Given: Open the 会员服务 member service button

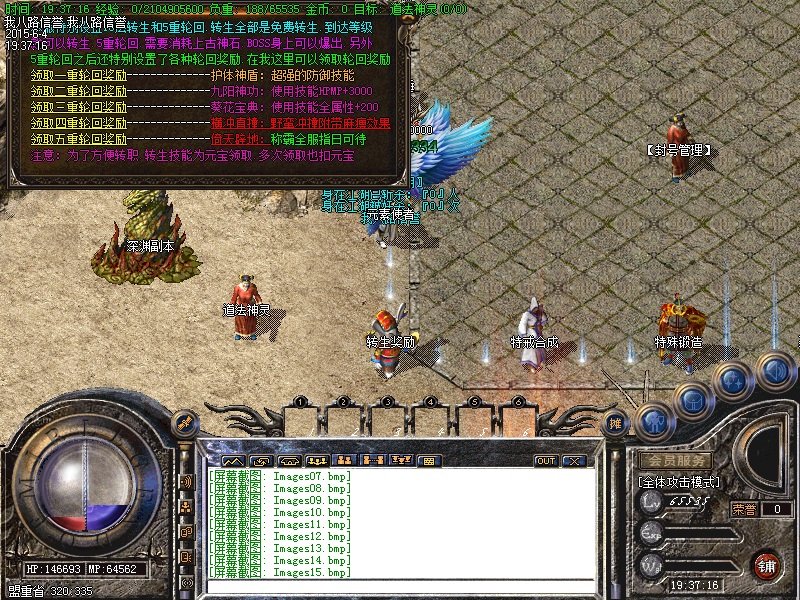Looking at the screenshot, I should pos(676,462).
